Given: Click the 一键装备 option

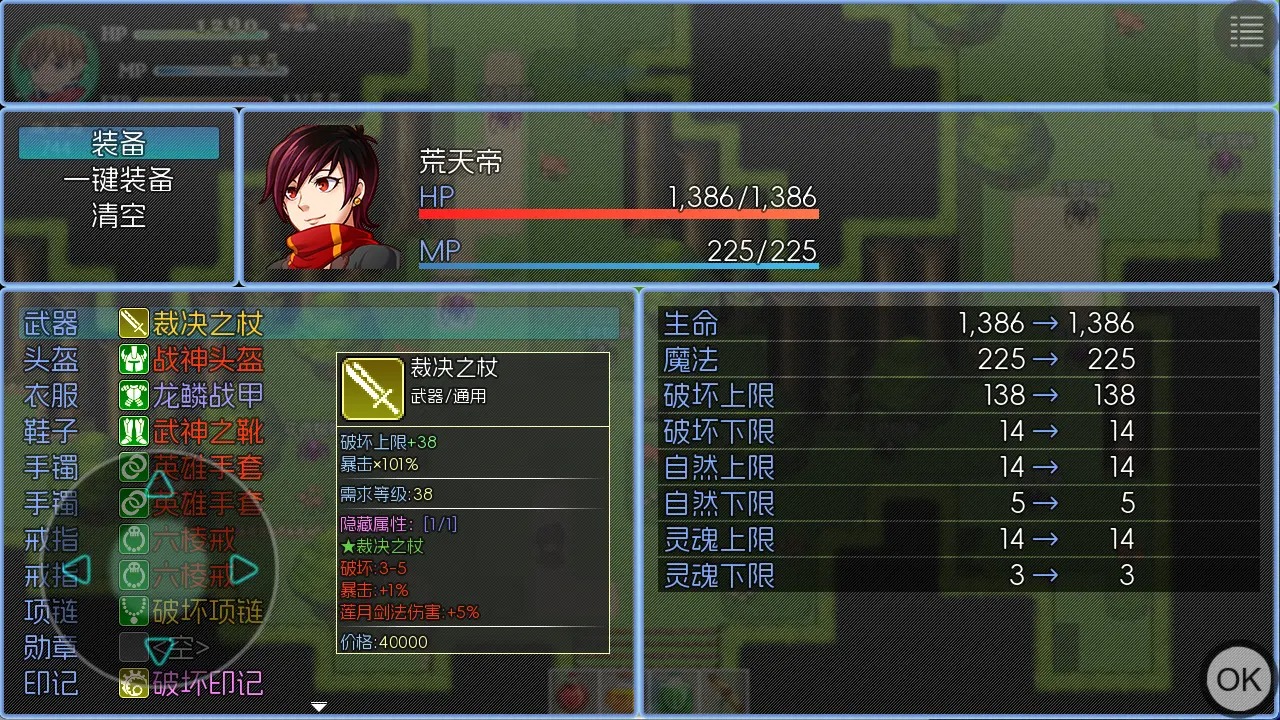Looking at the screenshot, I should (119, 180).
